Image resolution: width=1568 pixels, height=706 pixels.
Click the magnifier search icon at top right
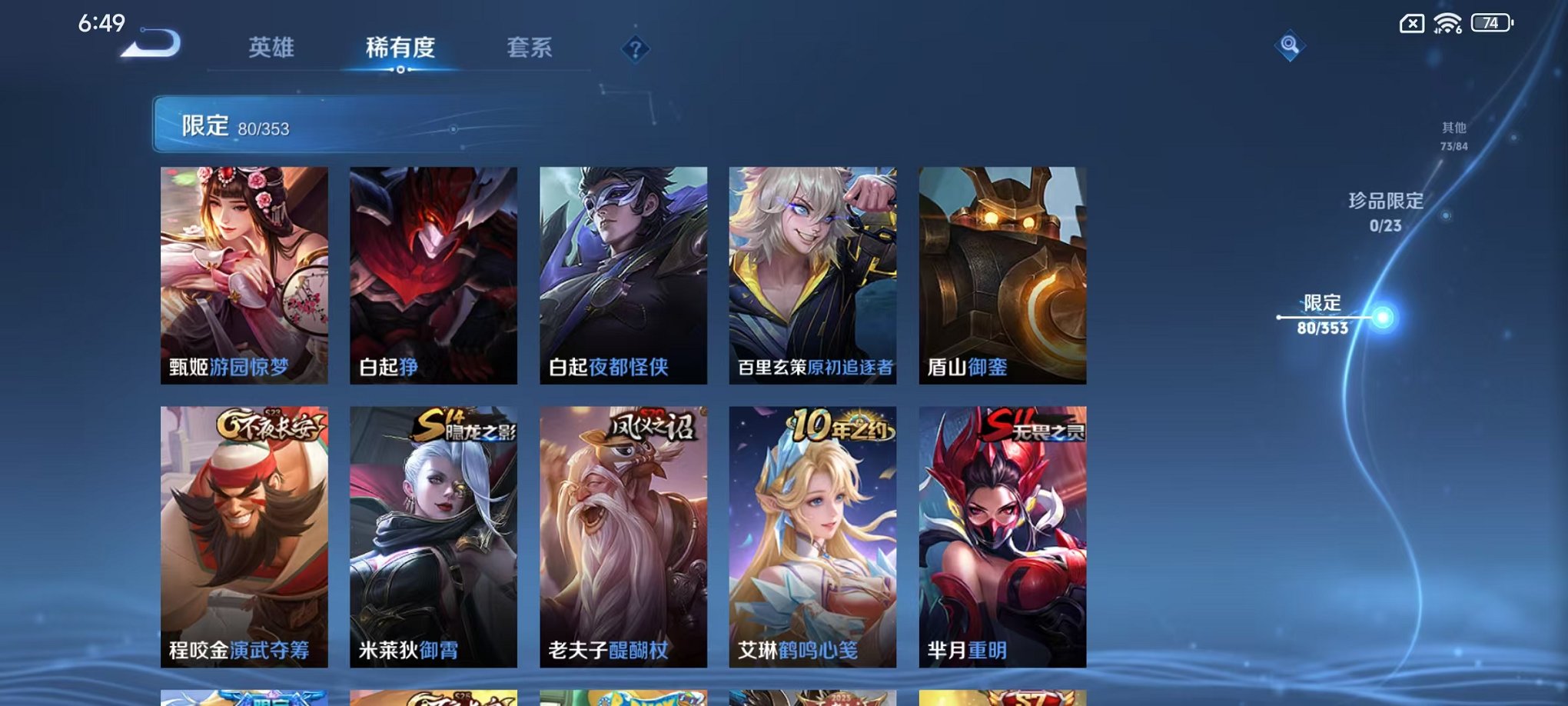coord(1291,46)
